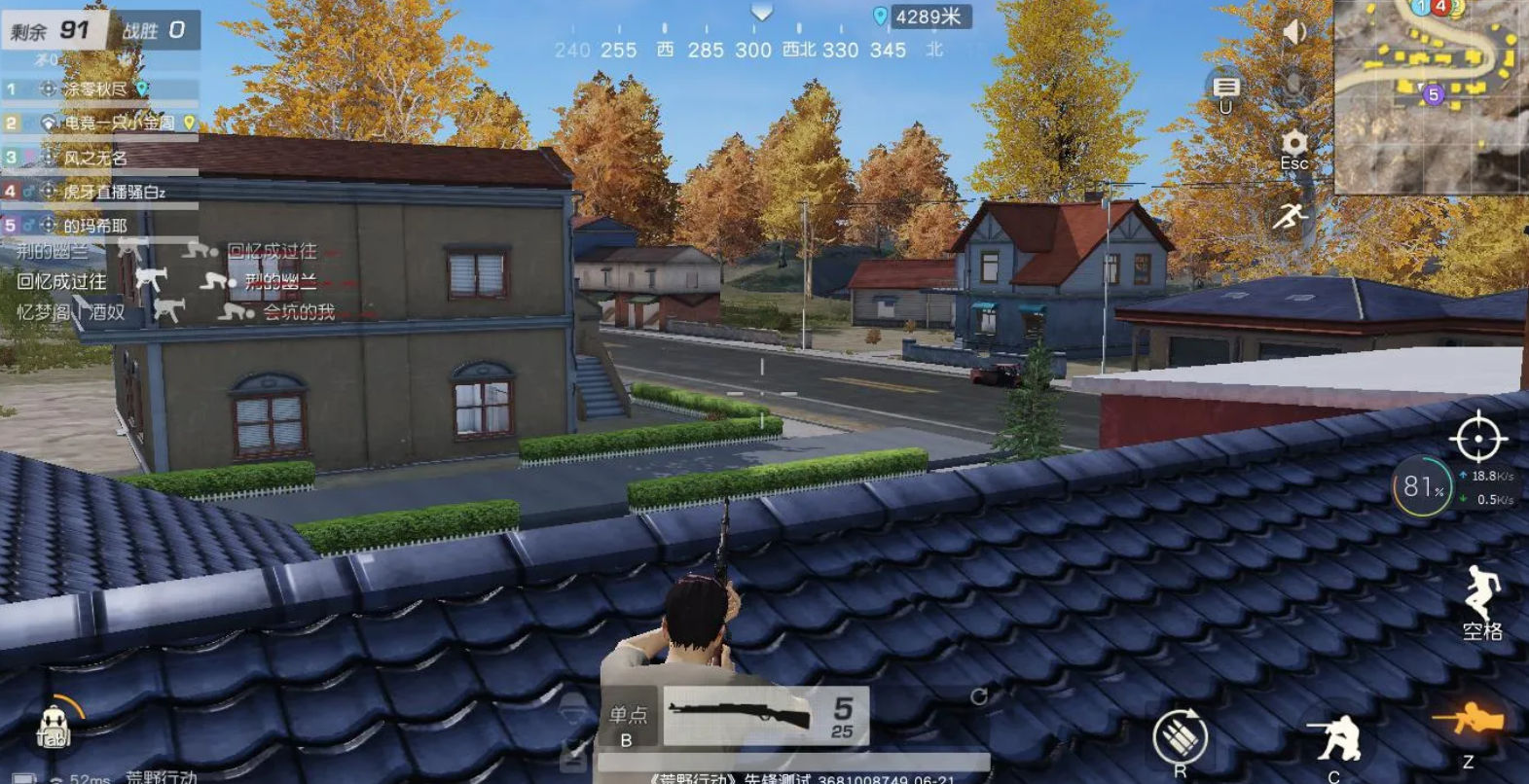This screenshot has height=784, width=1529.
Task: Open the backpack inventory icon
Action: [x=54, y=725]
